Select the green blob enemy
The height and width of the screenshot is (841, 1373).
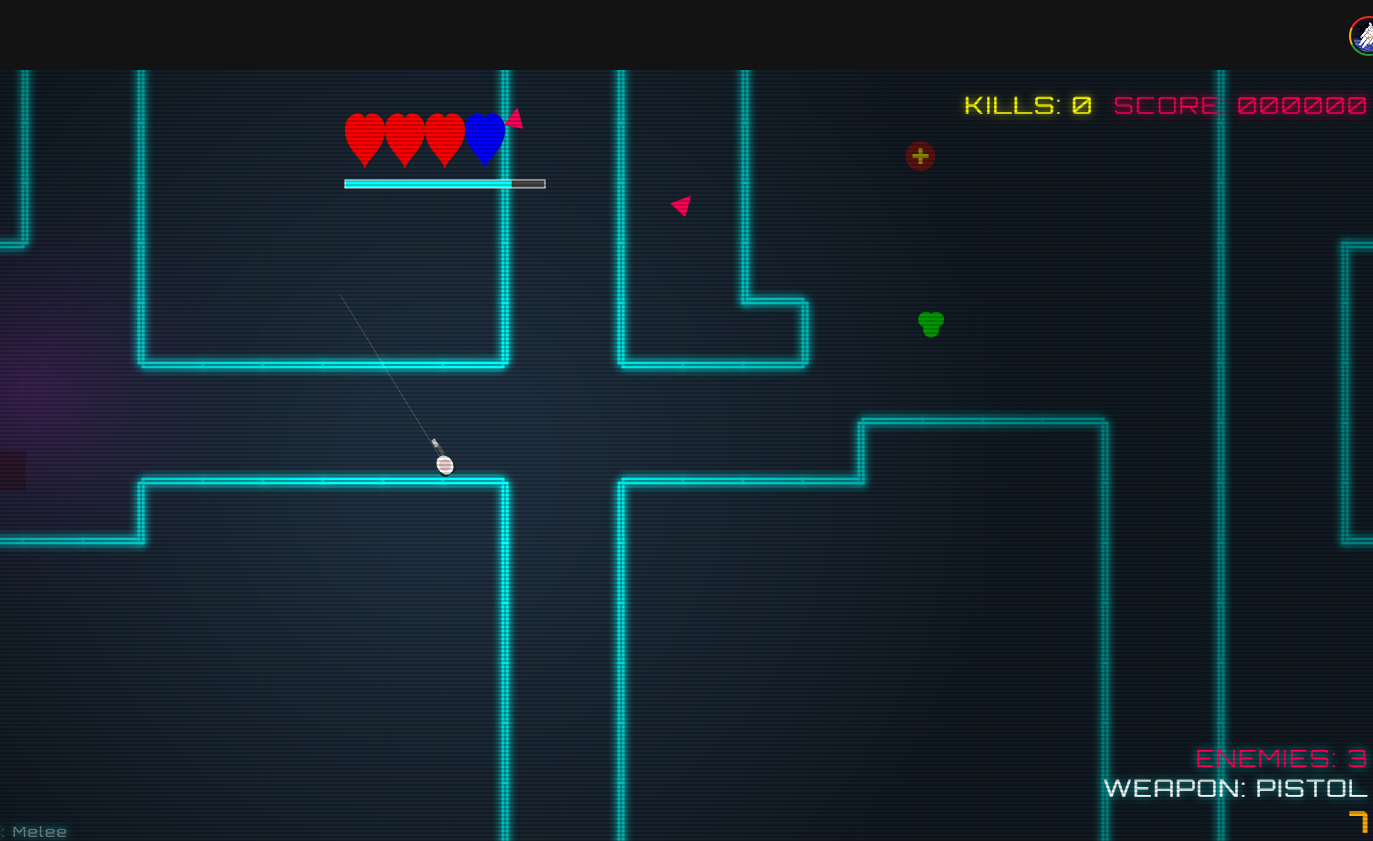coord(930,323)
